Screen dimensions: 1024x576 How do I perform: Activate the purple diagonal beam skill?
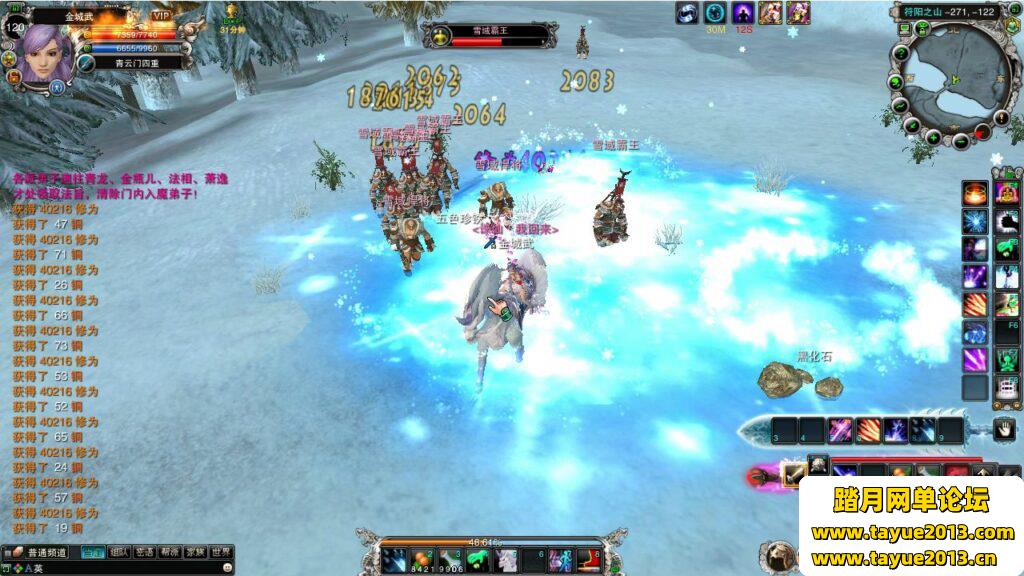click(974, 359)
